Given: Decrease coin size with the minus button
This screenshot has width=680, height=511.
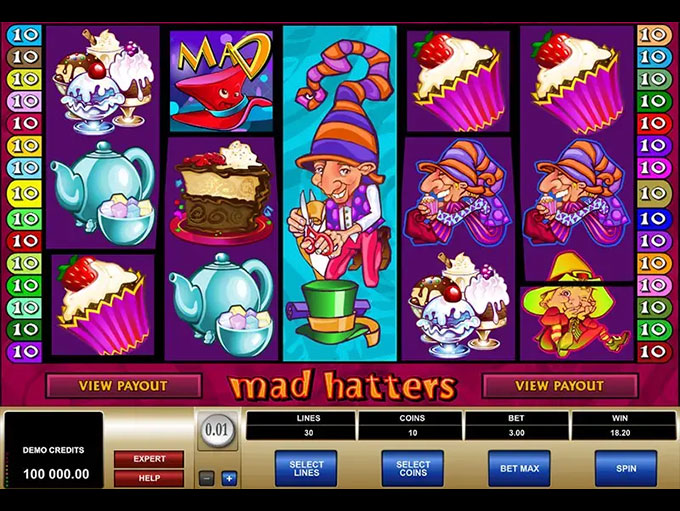Looking at the screenshot, I should click(x=206, y=479).
